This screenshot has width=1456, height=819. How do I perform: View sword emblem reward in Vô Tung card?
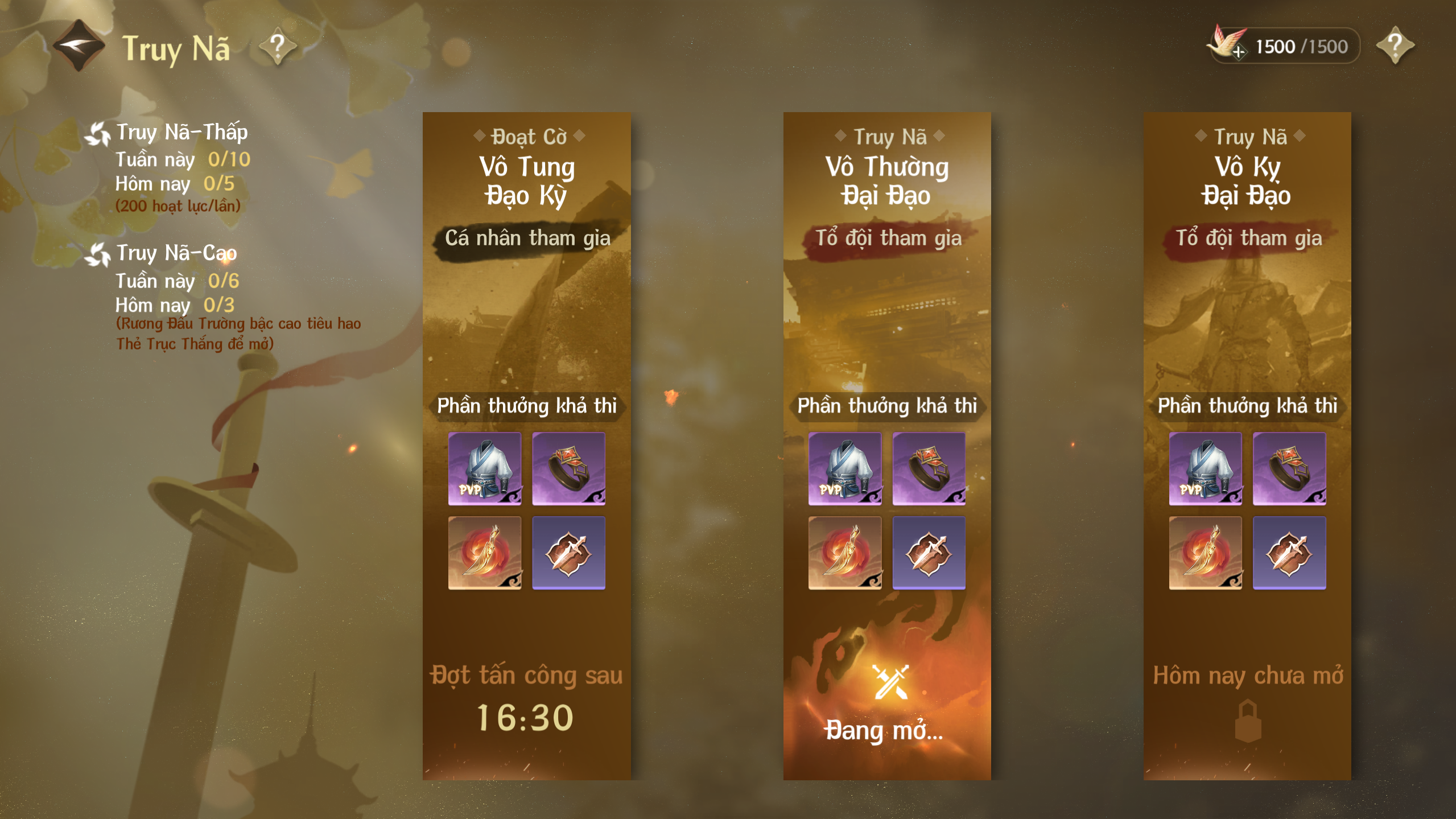click(x=568, y=553)
